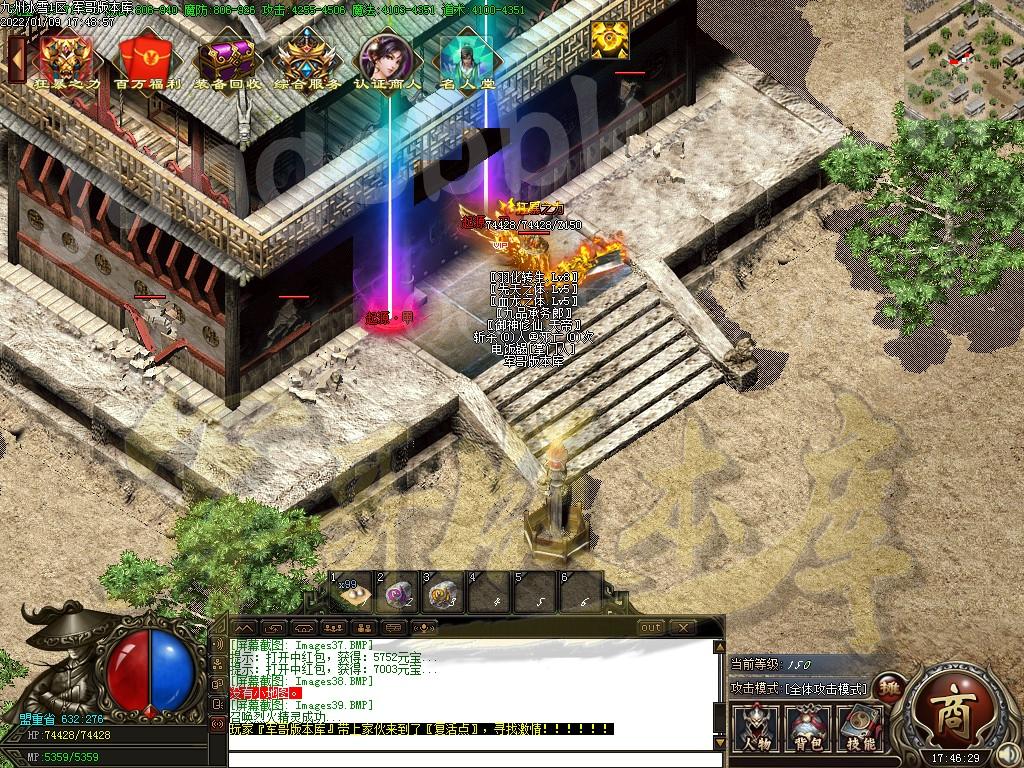This screenshot has height=768, width=1024.
Task: Close the chat panel with the X button
Action: click(683, 627)
